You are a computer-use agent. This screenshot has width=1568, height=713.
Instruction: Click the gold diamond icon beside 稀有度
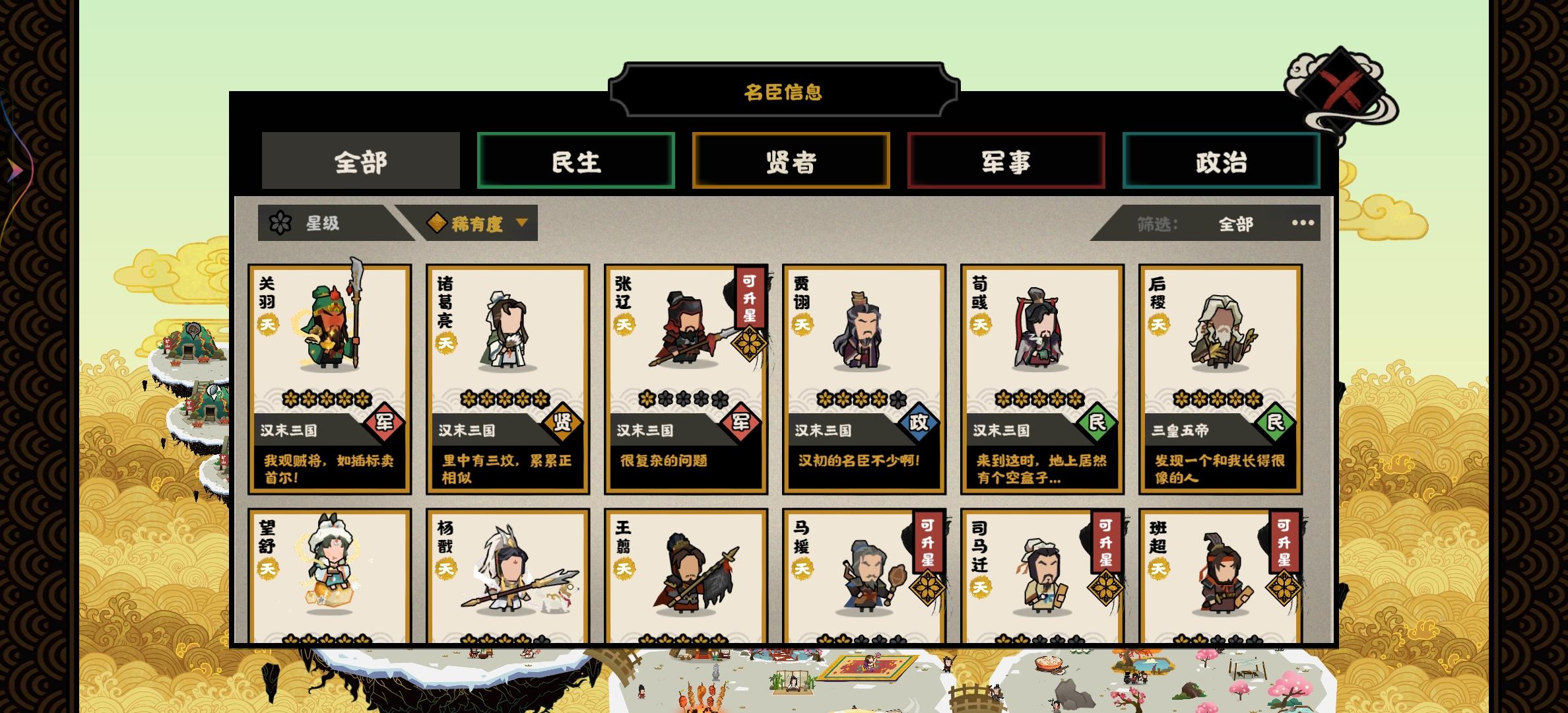coord(438,223)
